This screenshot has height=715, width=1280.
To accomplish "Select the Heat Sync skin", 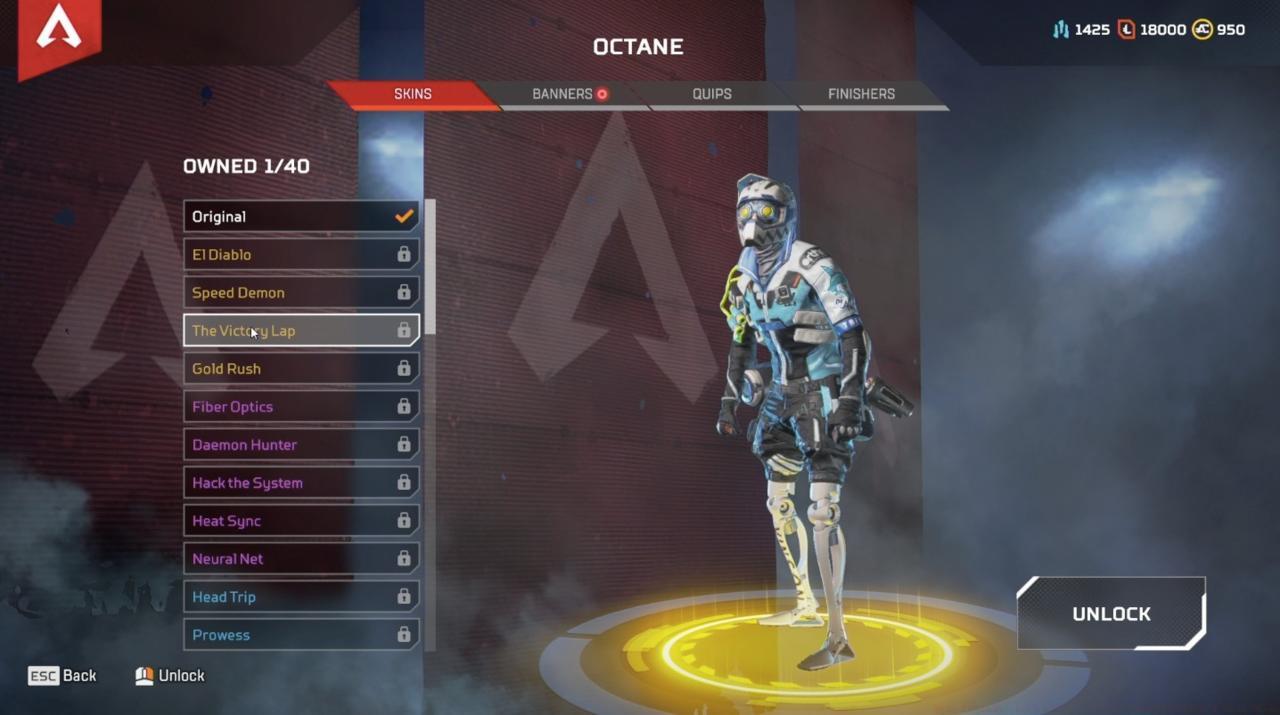I will click(x=301, y=520).
